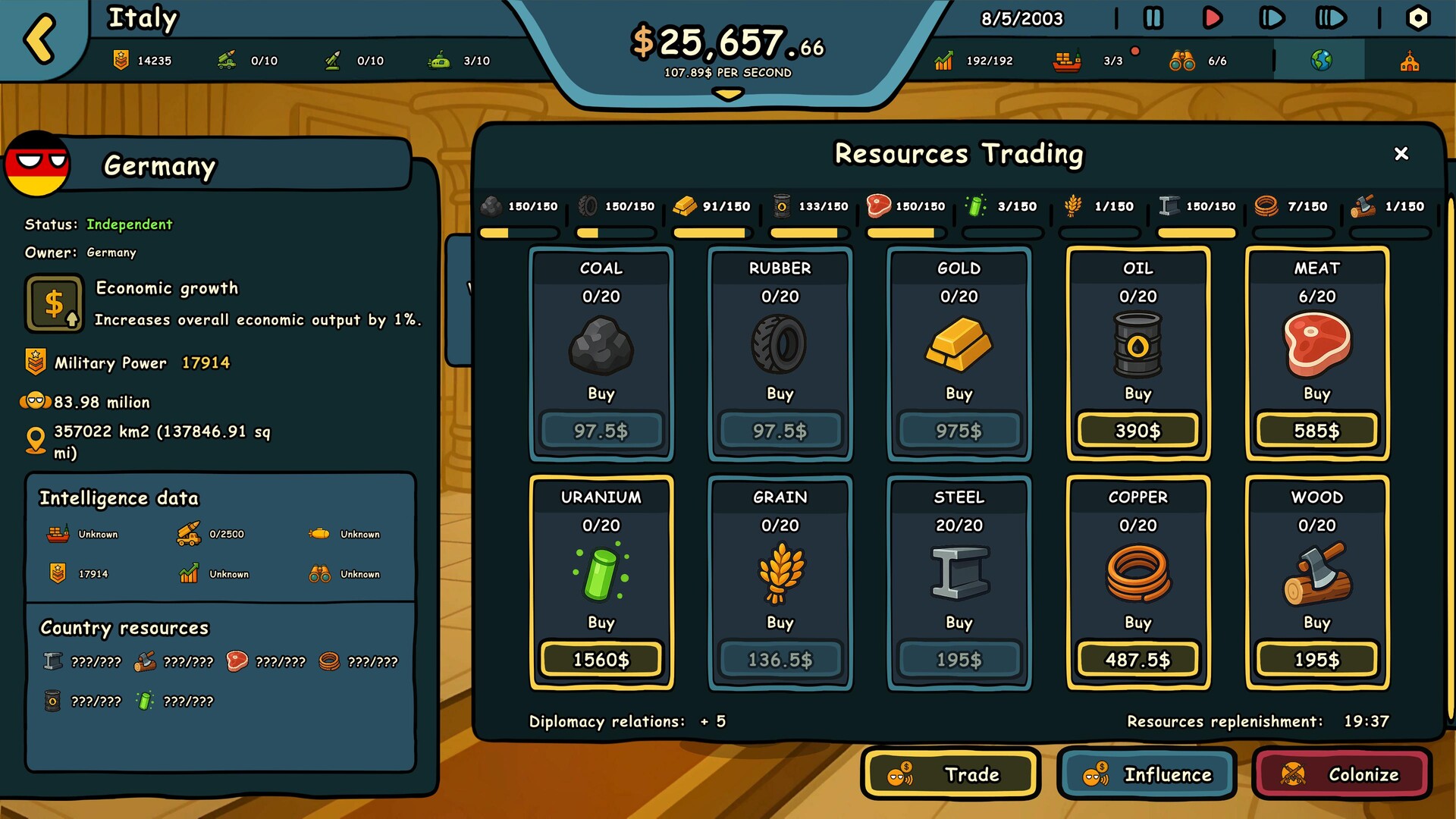Set game speed to fastest
The width and height of the screenshot is (1456, 819).
tap(1331, 18)
